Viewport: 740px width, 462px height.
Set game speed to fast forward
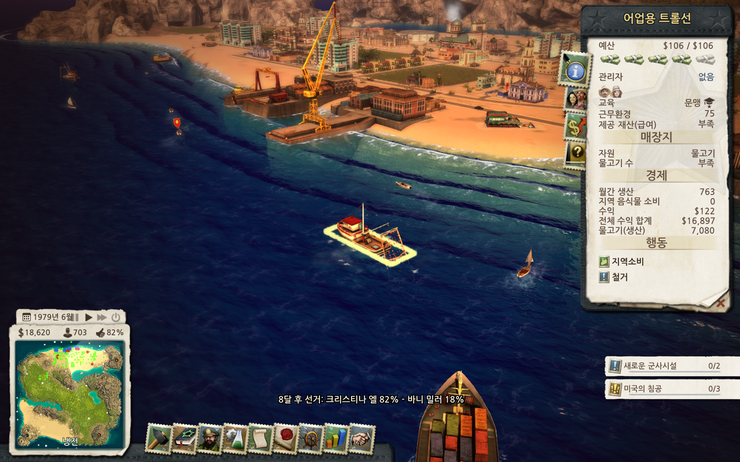101,317
